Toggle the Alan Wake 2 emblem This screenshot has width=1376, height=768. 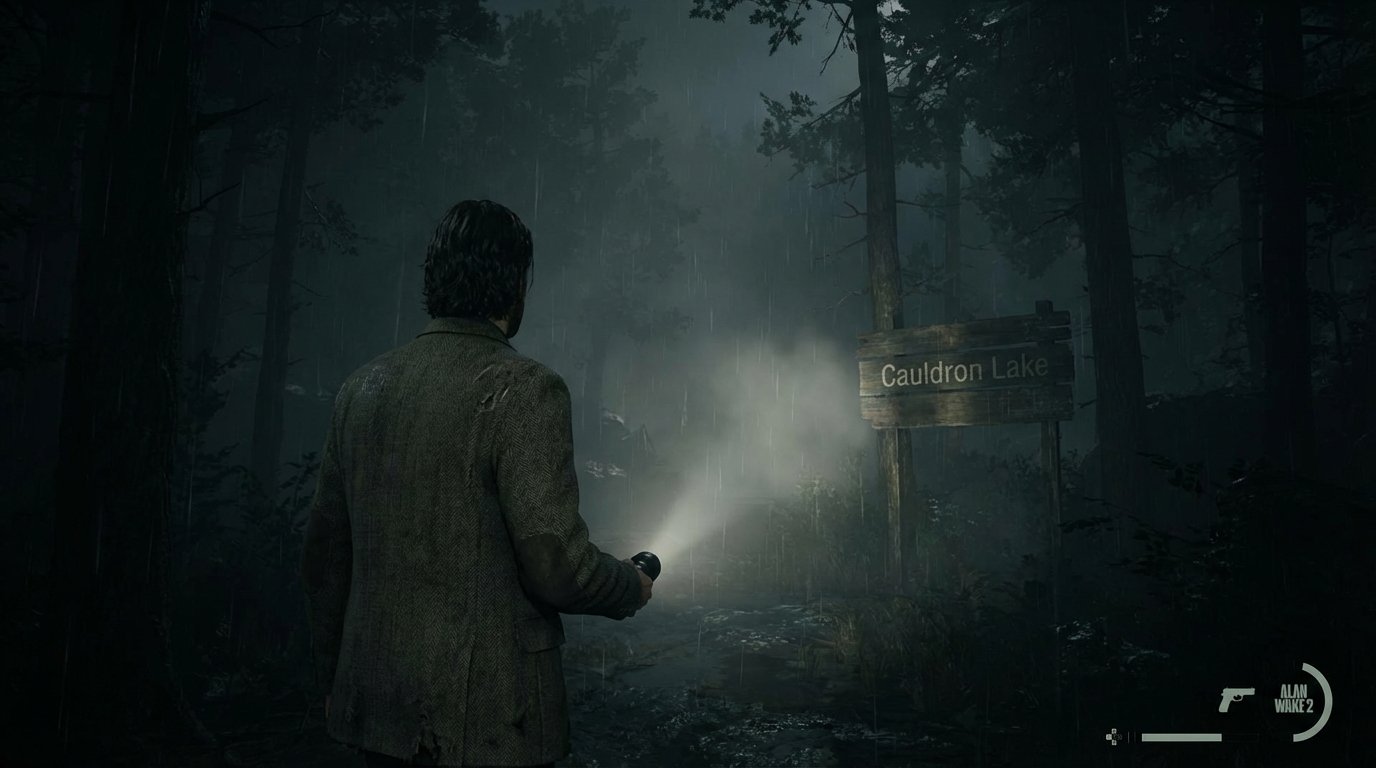coord(1296,698)
